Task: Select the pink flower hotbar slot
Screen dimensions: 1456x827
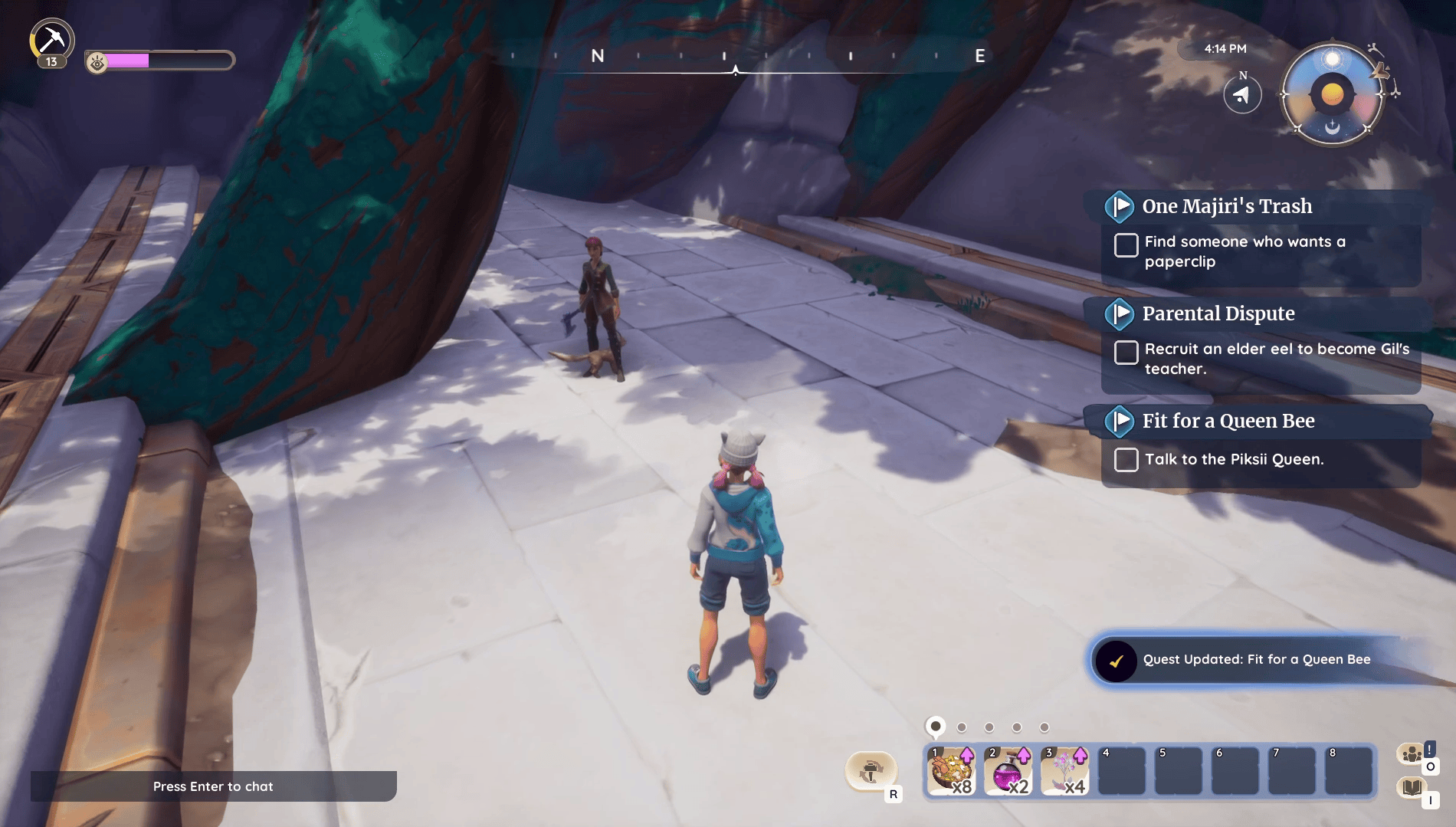Action: [1064, 772]
